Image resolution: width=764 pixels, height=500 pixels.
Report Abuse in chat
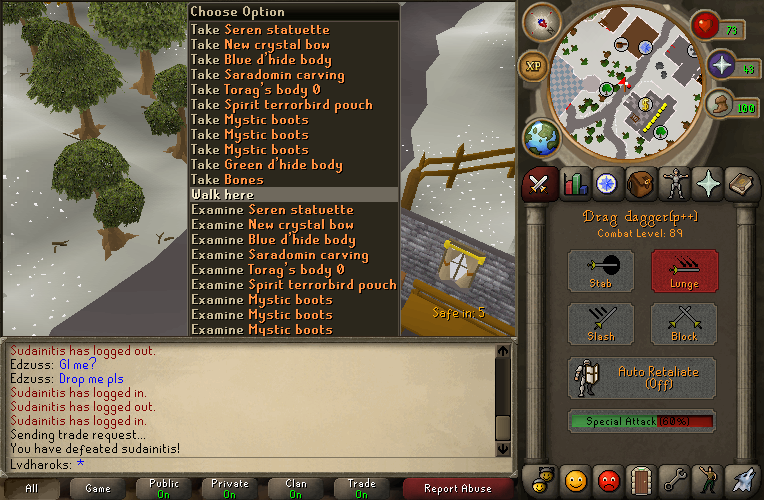(x=457, y=488)
